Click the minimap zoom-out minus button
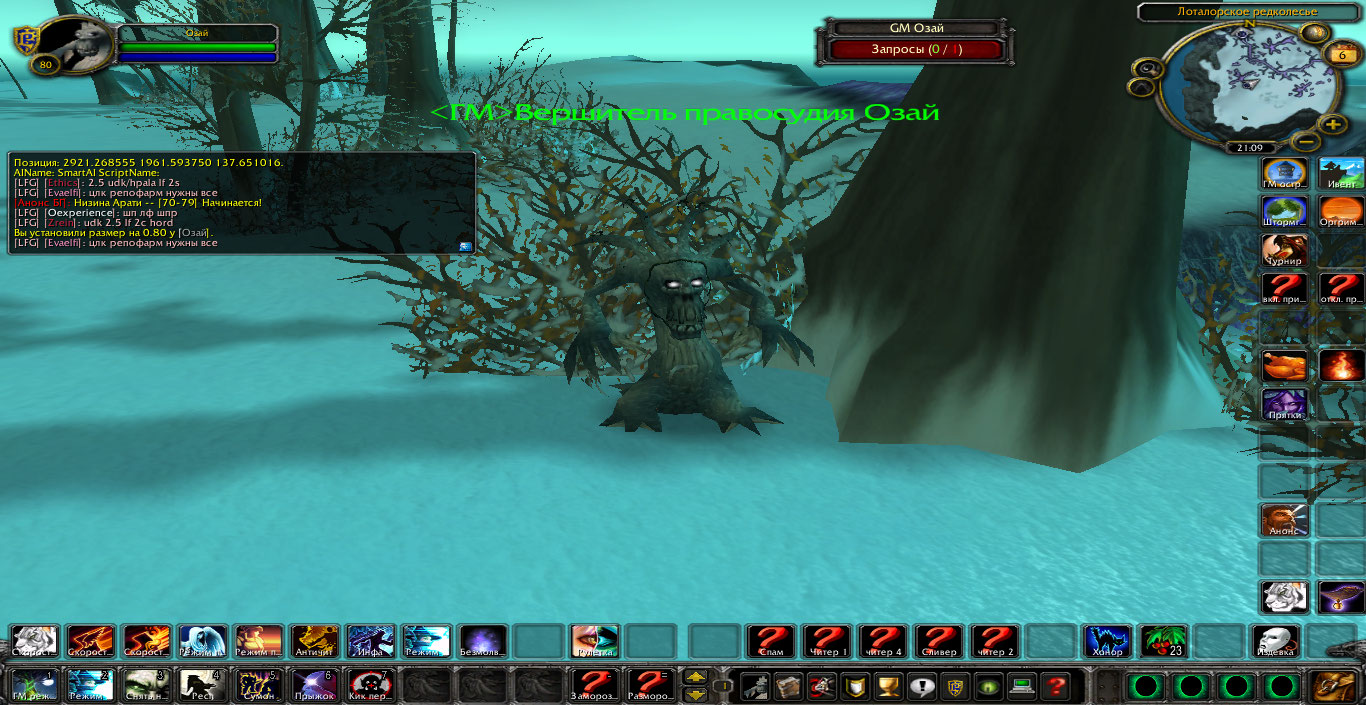 (x=1303, y=142)
